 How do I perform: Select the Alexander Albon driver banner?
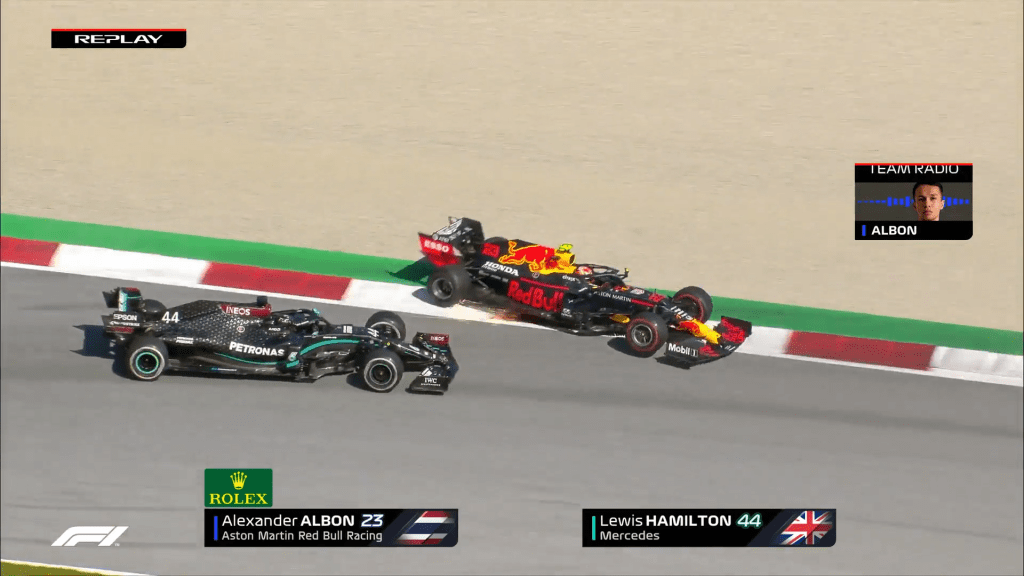[331, 527]
